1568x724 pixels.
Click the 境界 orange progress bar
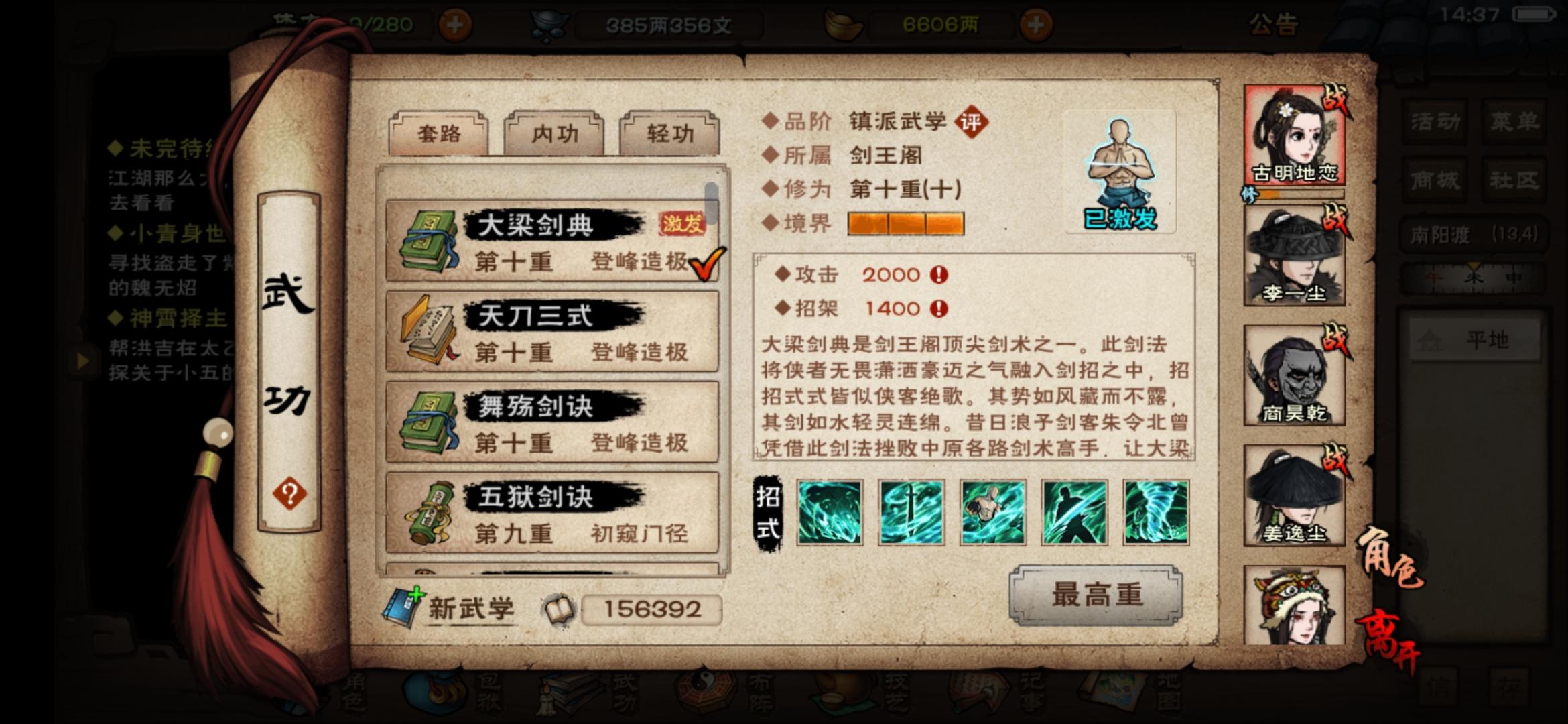point(905,225)
